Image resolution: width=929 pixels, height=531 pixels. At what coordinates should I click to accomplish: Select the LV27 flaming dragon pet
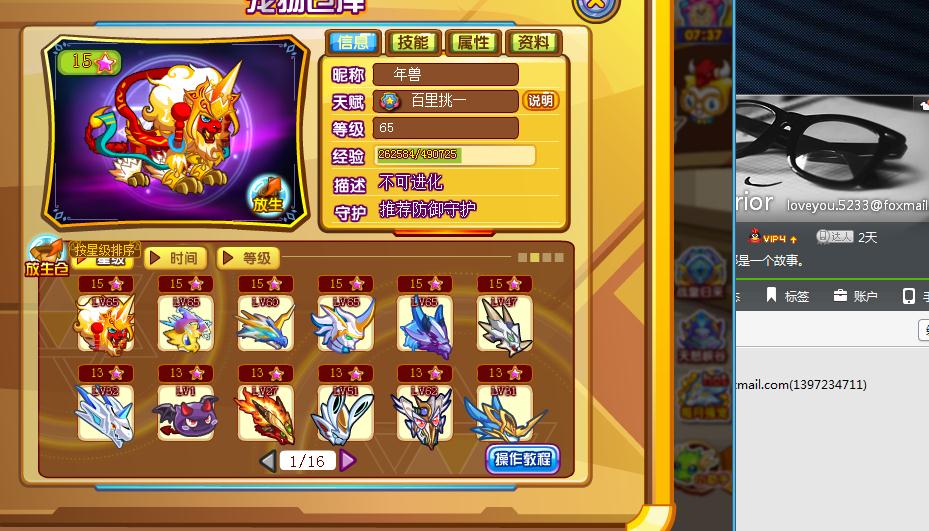[265, 412]
